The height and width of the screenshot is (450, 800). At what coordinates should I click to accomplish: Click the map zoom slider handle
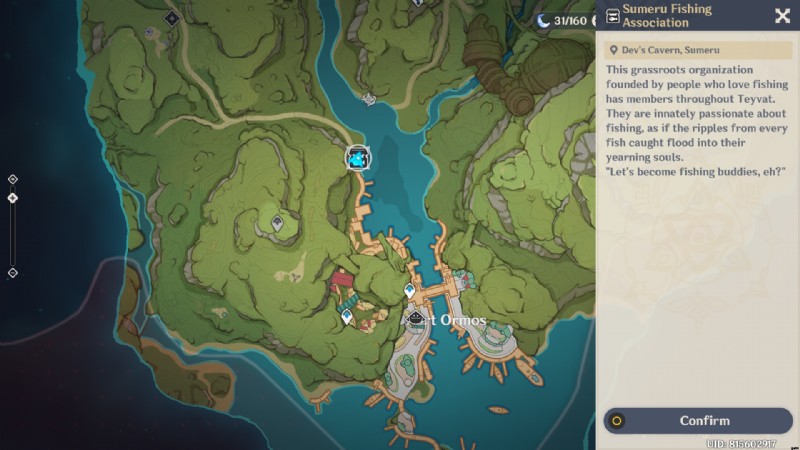pyautogui.click(x=13, y=198)
